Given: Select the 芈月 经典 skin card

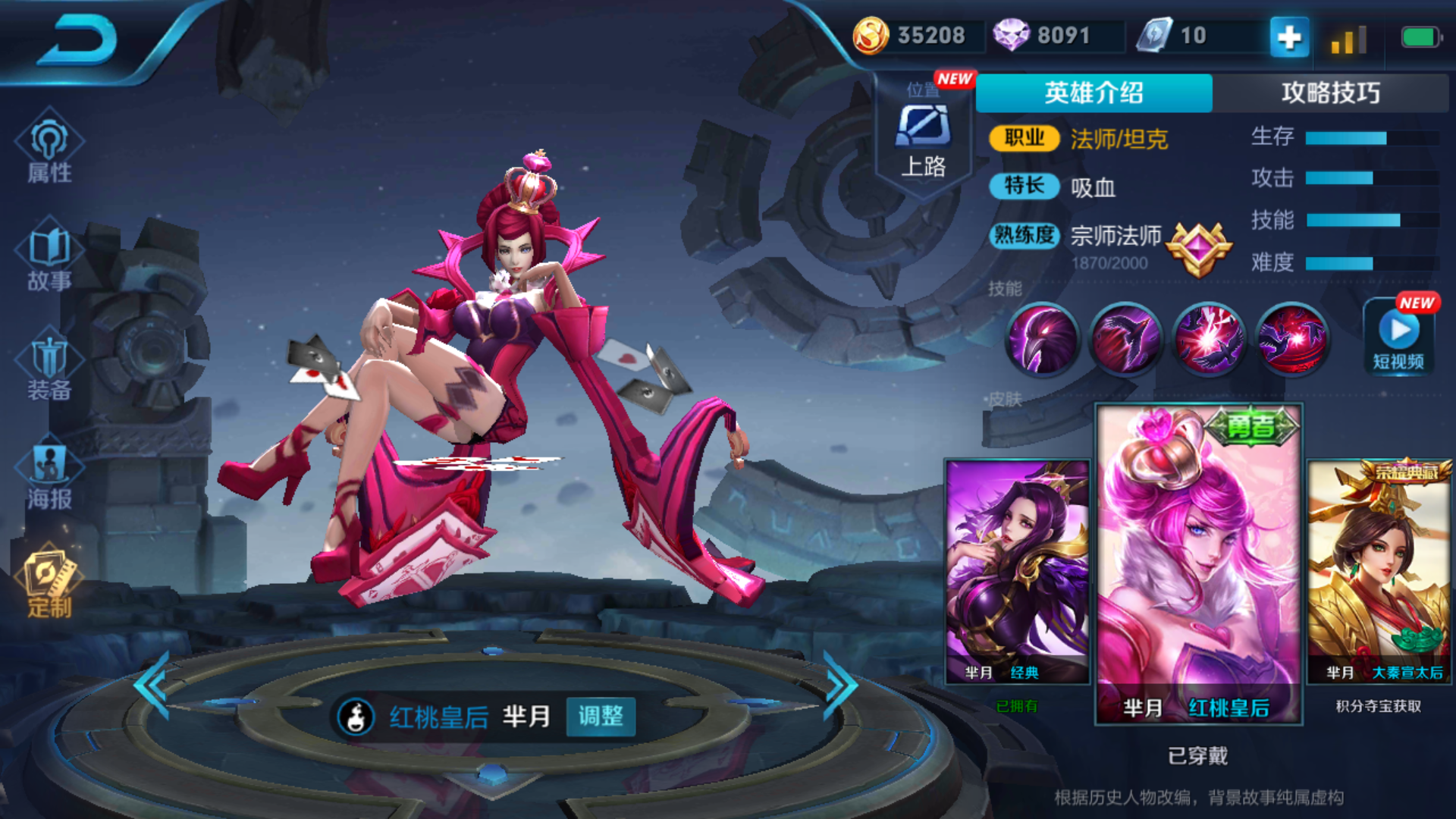Looking at the screenshot, I should coord(1017,571).
